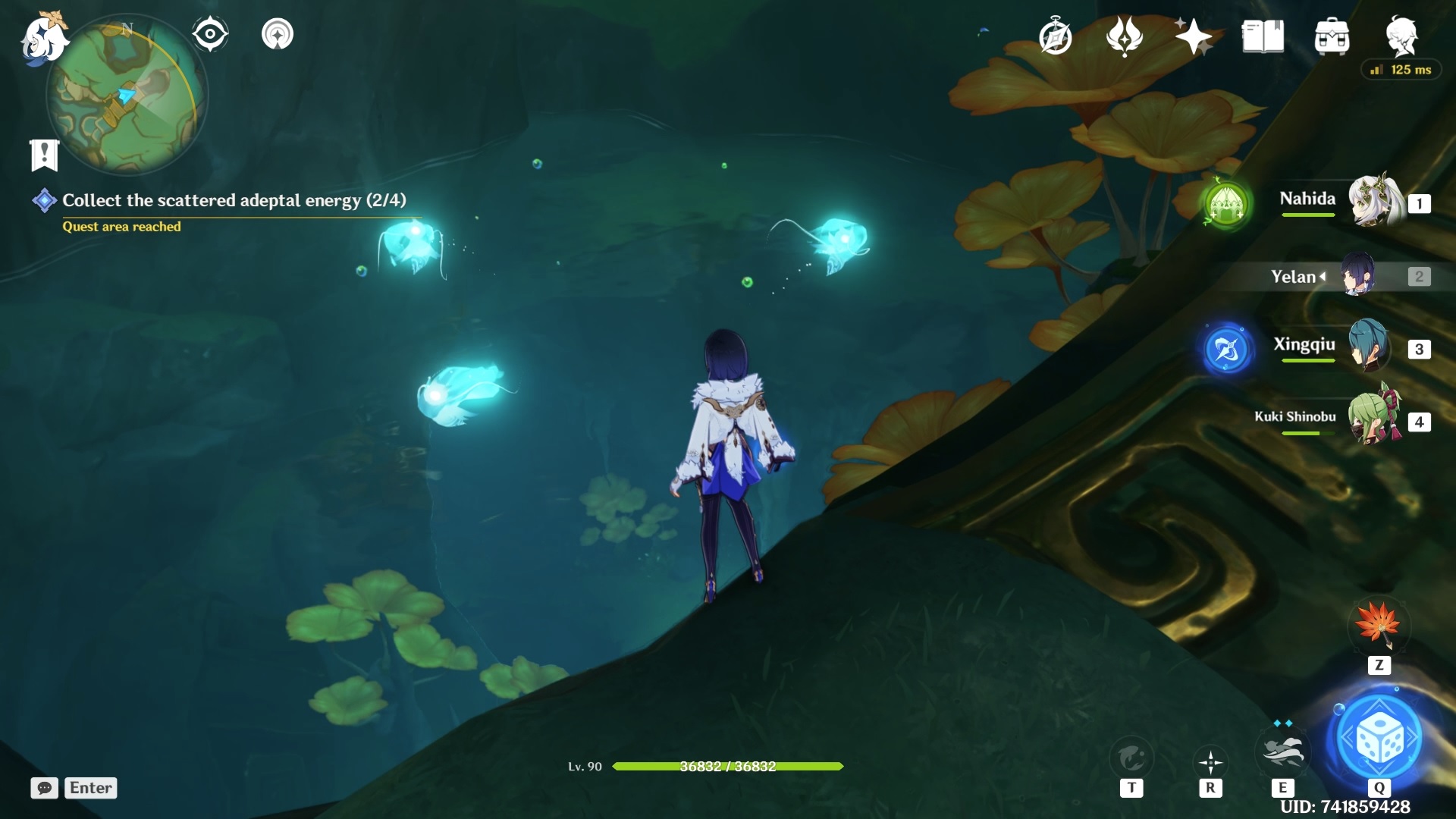Toggle the aquatic dolphin ability icon above T

point(1131,755)
